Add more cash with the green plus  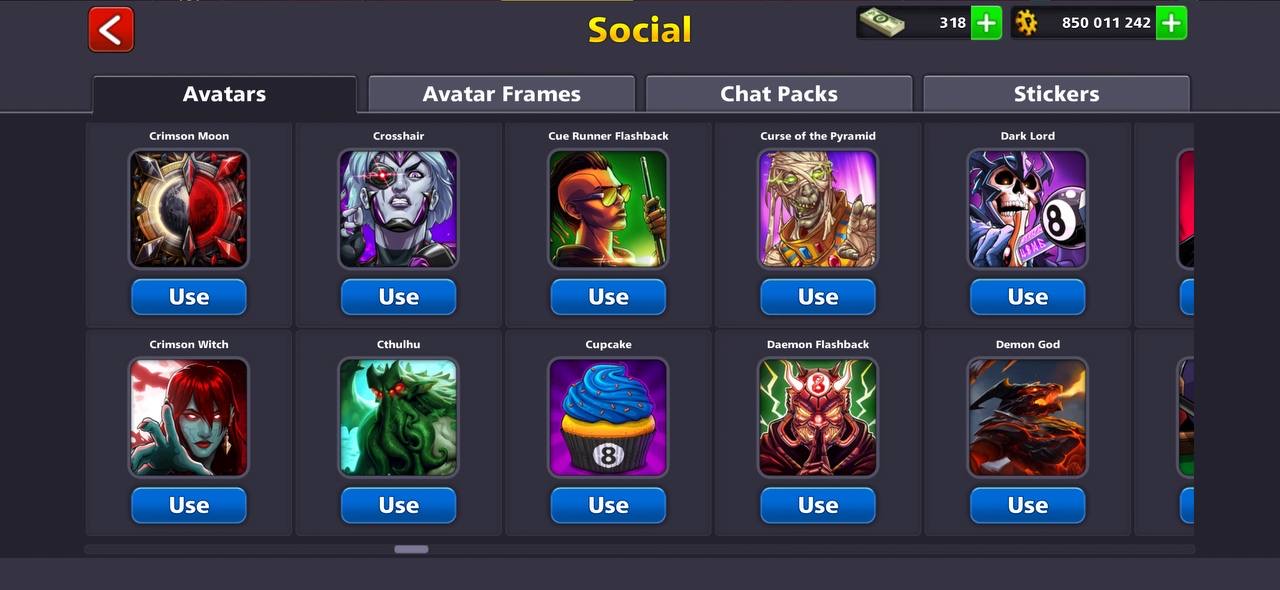pyautogui.click(x=986, y=22)
